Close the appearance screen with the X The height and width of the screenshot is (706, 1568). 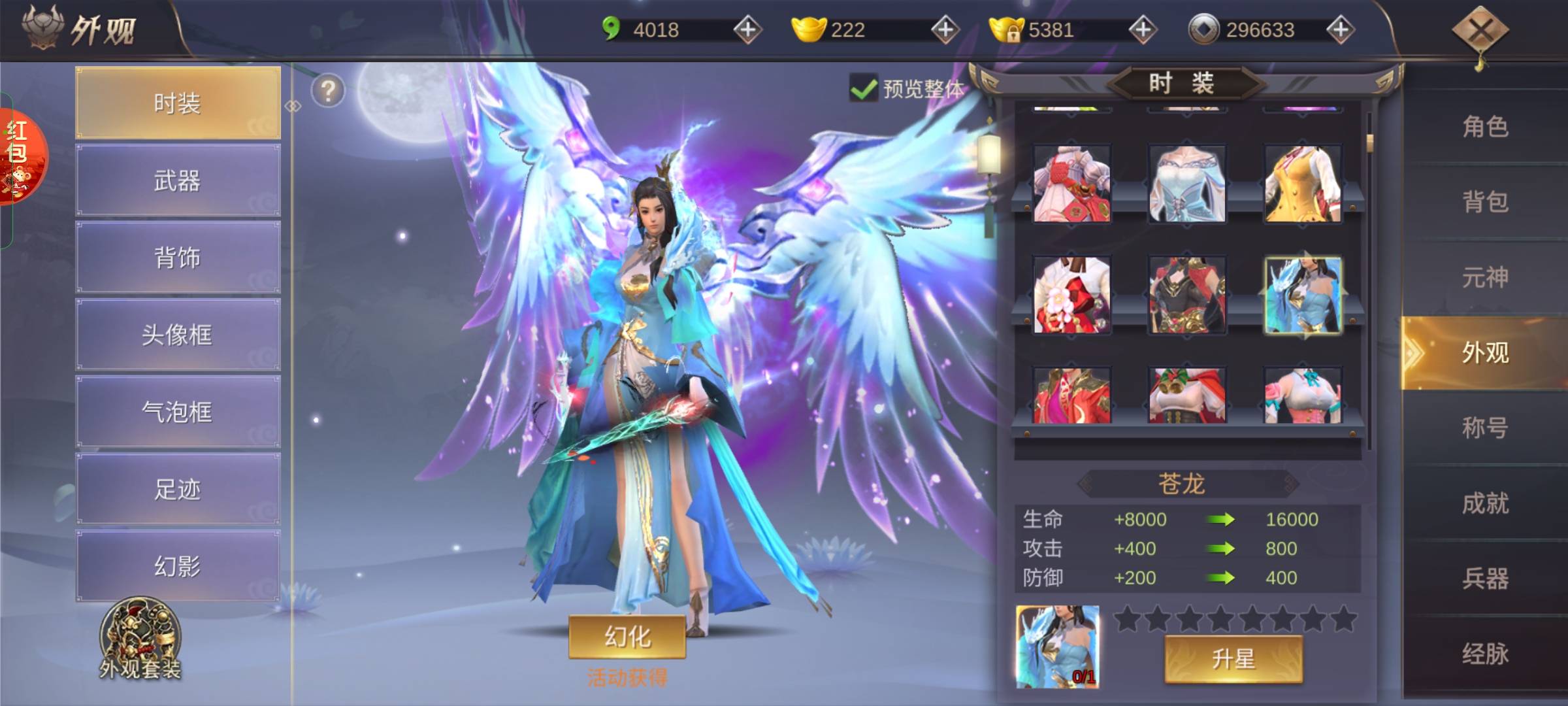pyautogui.click(x=1480, y=30)
